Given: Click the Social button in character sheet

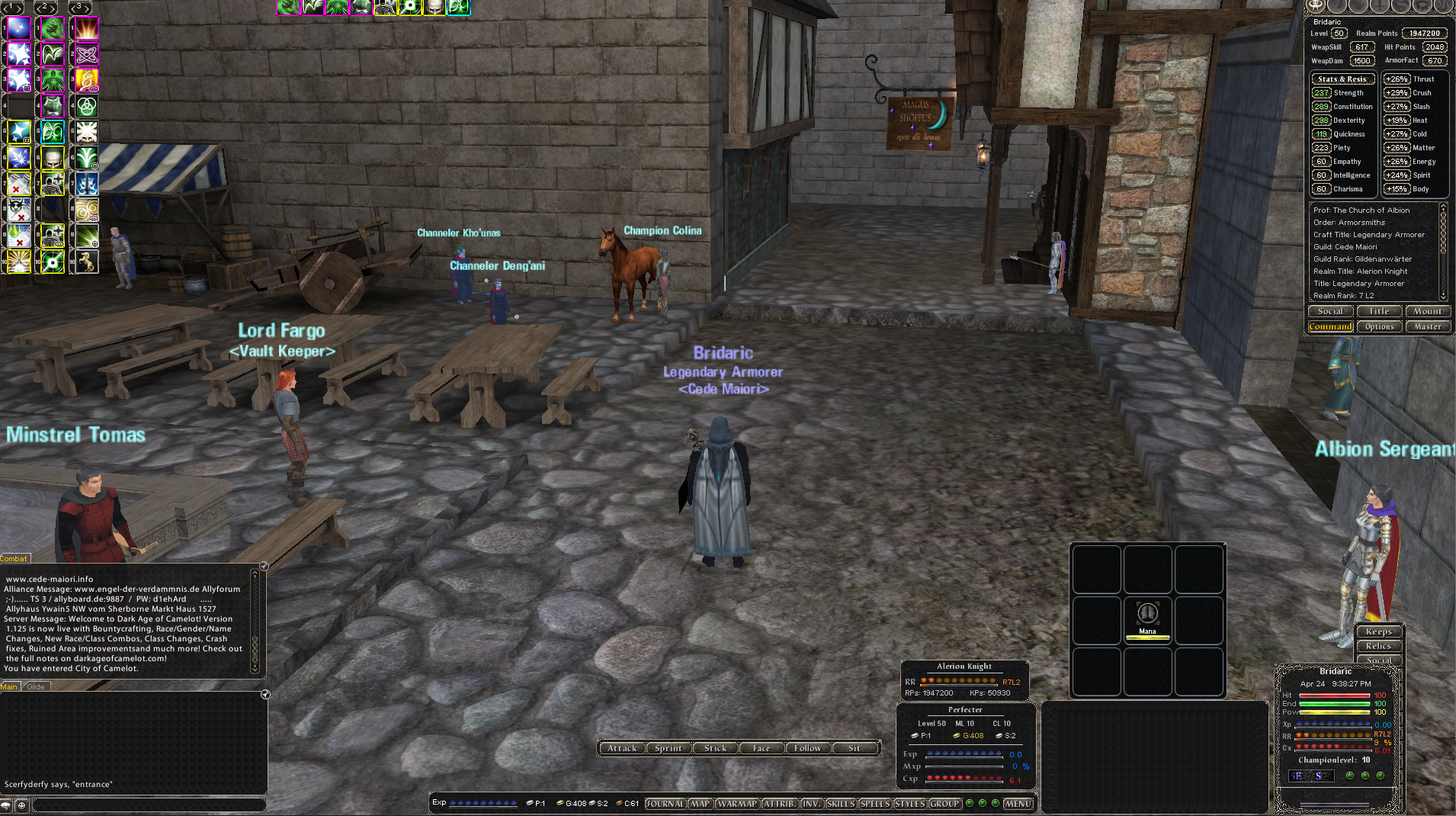Looking at the screenshot, I should point(1330,311).
